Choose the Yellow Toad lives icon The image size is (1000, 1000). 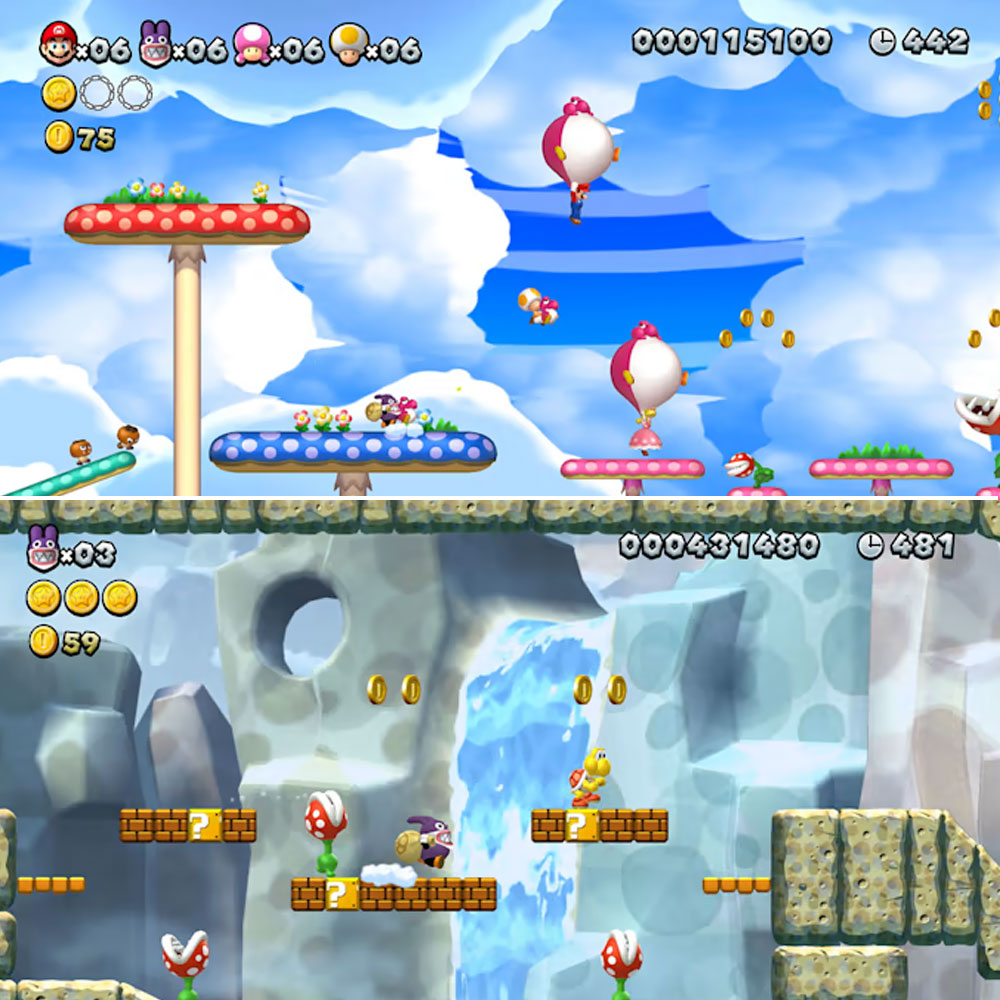(x=347, y=45)
